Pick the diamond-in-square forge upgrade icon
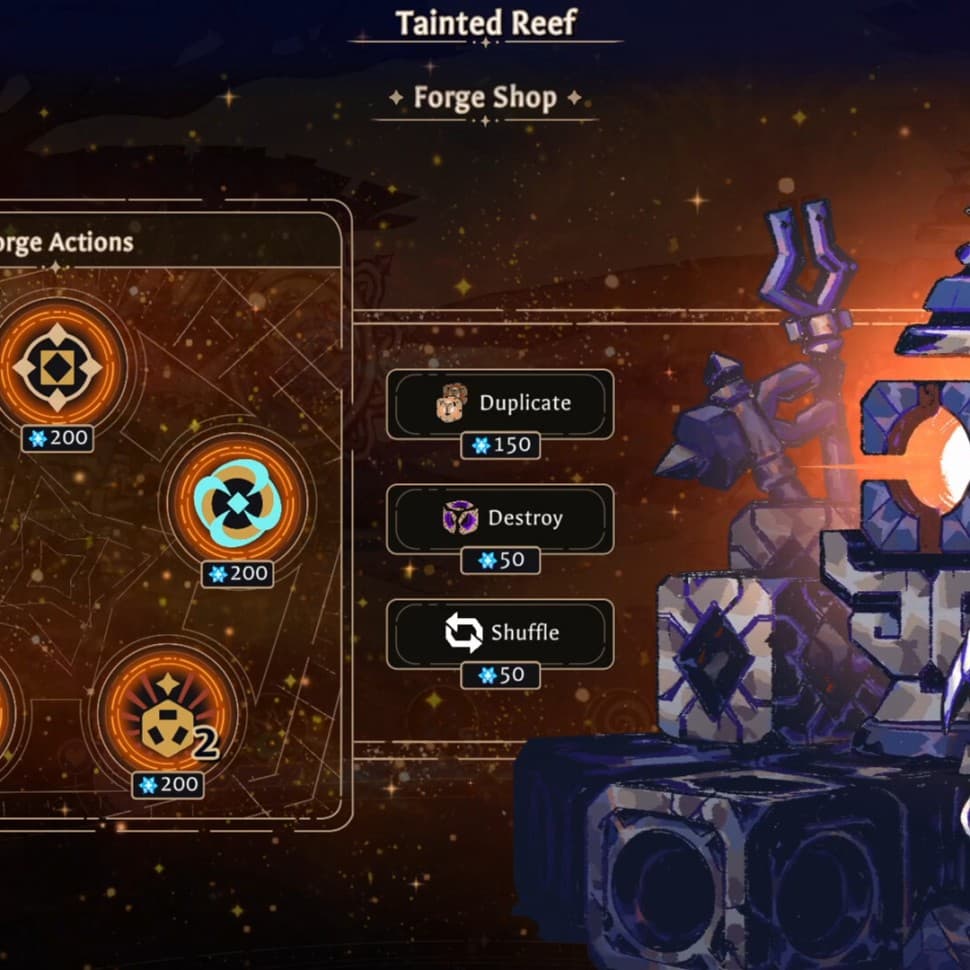 pos(57,367)
